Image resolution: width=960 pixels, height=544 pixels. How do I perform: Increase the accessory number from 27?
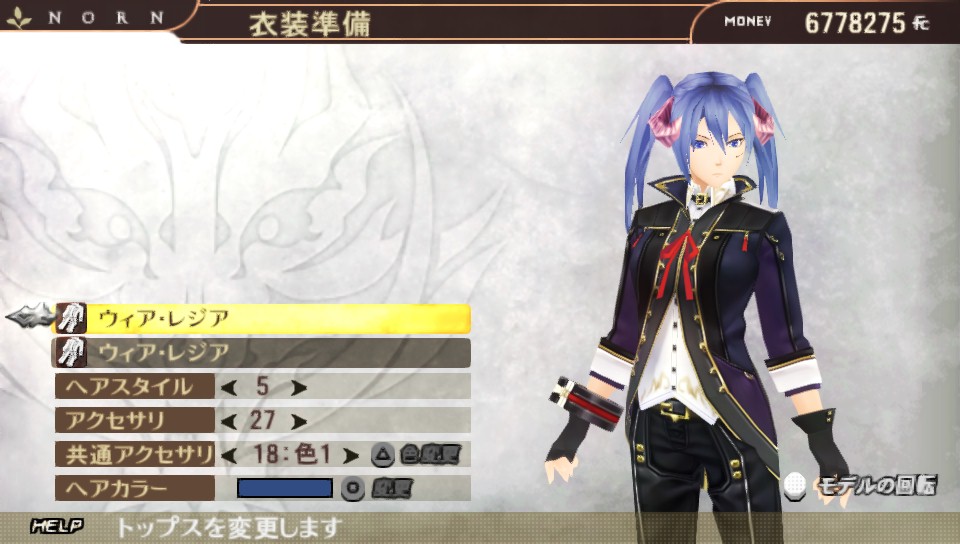(297, 421)
